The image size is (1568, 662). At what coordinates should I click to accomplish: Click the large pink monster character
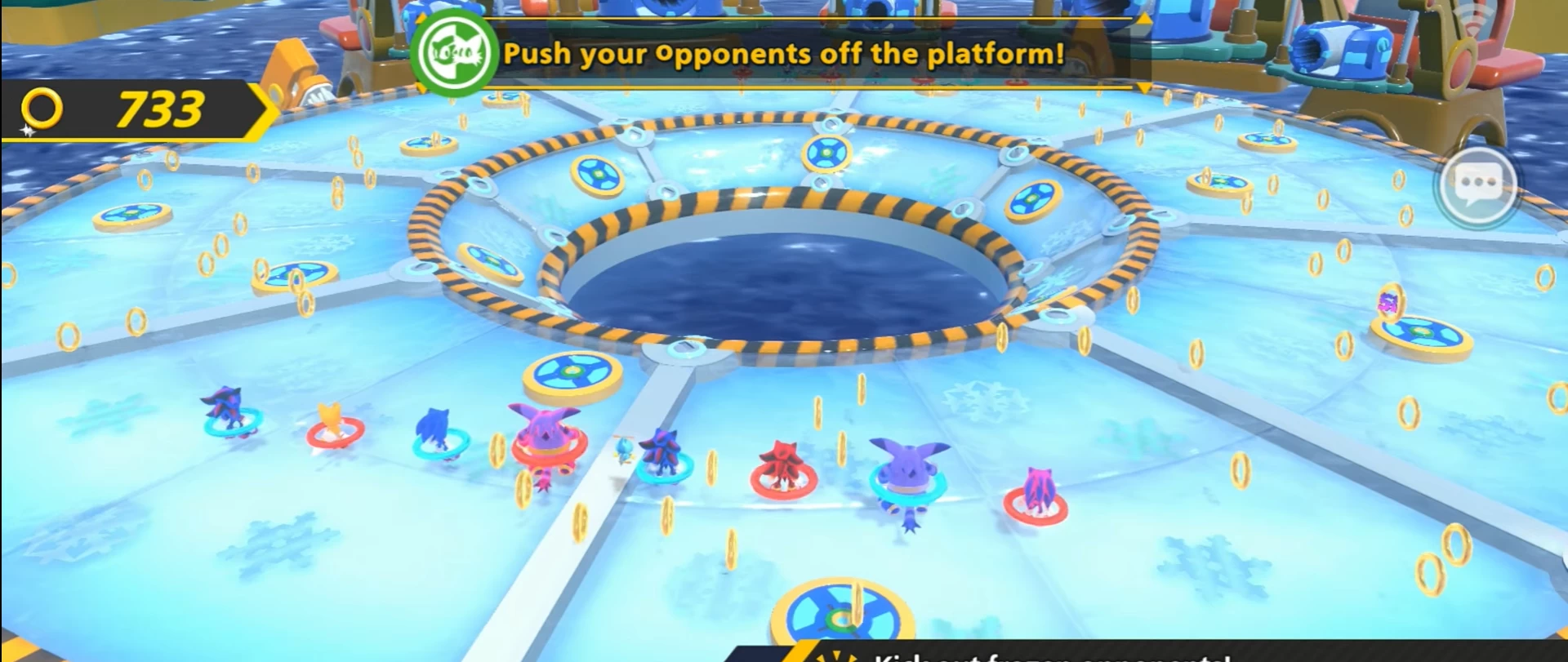click(546, 435)
